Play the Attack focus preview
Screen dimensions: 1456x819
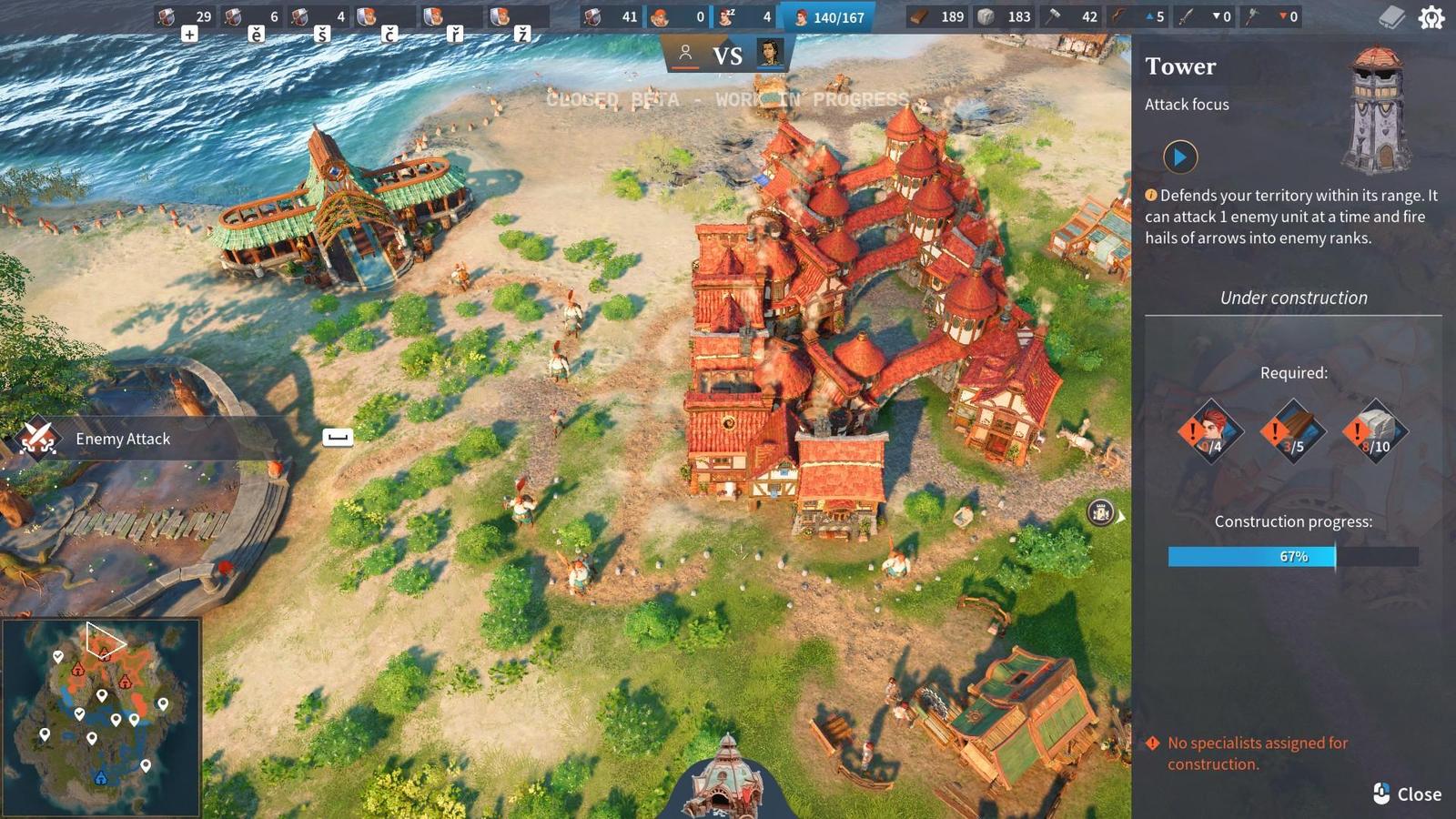1181,157
